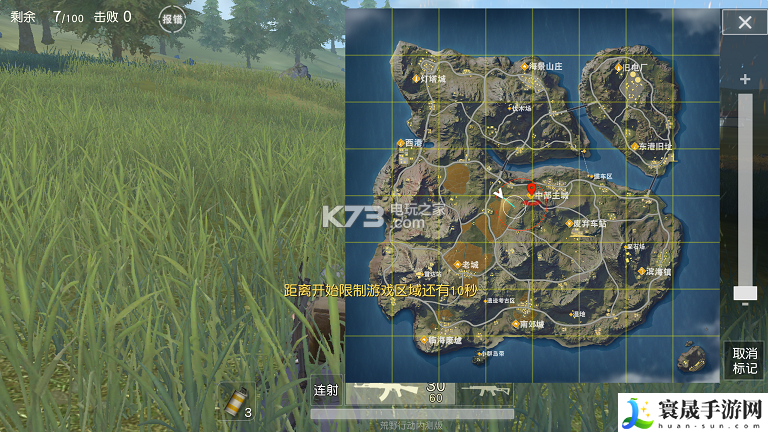Close the map overlay
Image resolution: width=768 pixels, height=432 pixels.
coord(744,23)
